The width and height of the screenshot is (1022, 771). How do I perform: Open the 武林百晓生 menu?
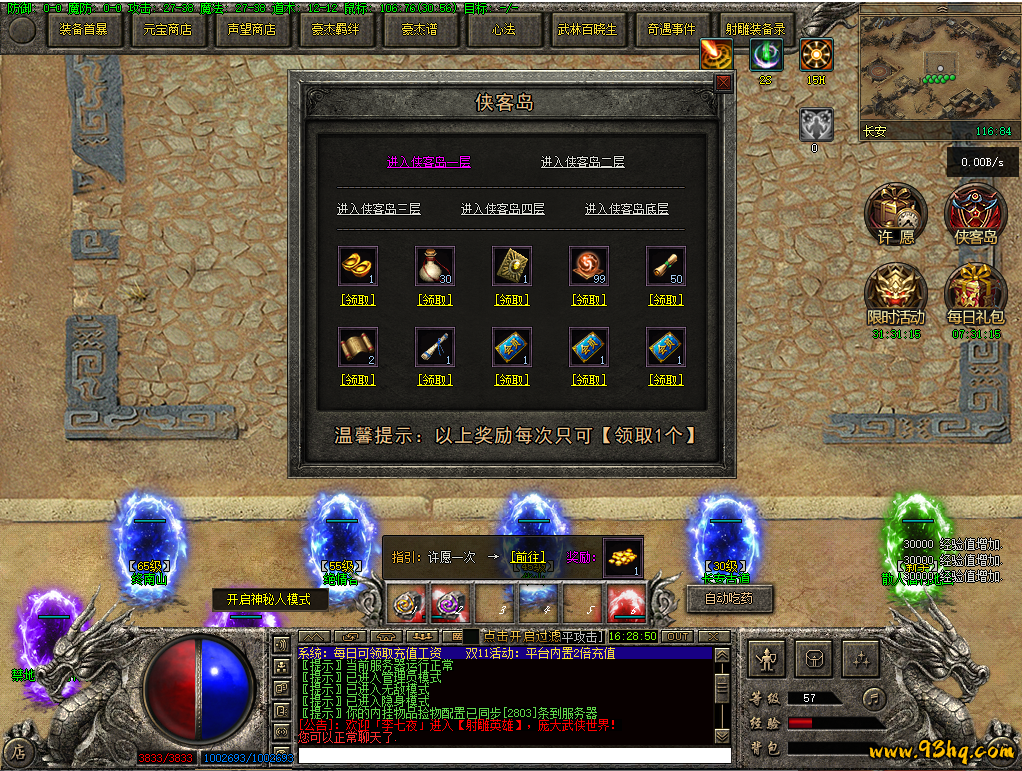point(587,30)
